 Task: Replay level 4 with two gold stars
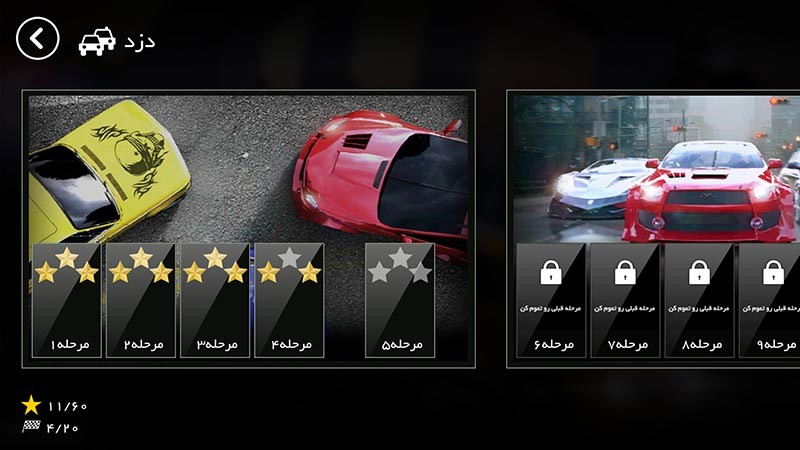pyautogui.click(x=289, y=300)
